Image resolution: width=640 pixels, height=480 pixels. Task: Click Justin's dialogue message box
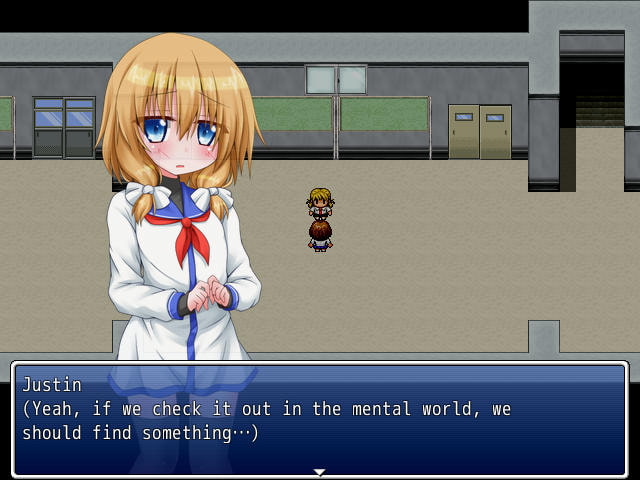pyautogui.click(x=319, y=418)
